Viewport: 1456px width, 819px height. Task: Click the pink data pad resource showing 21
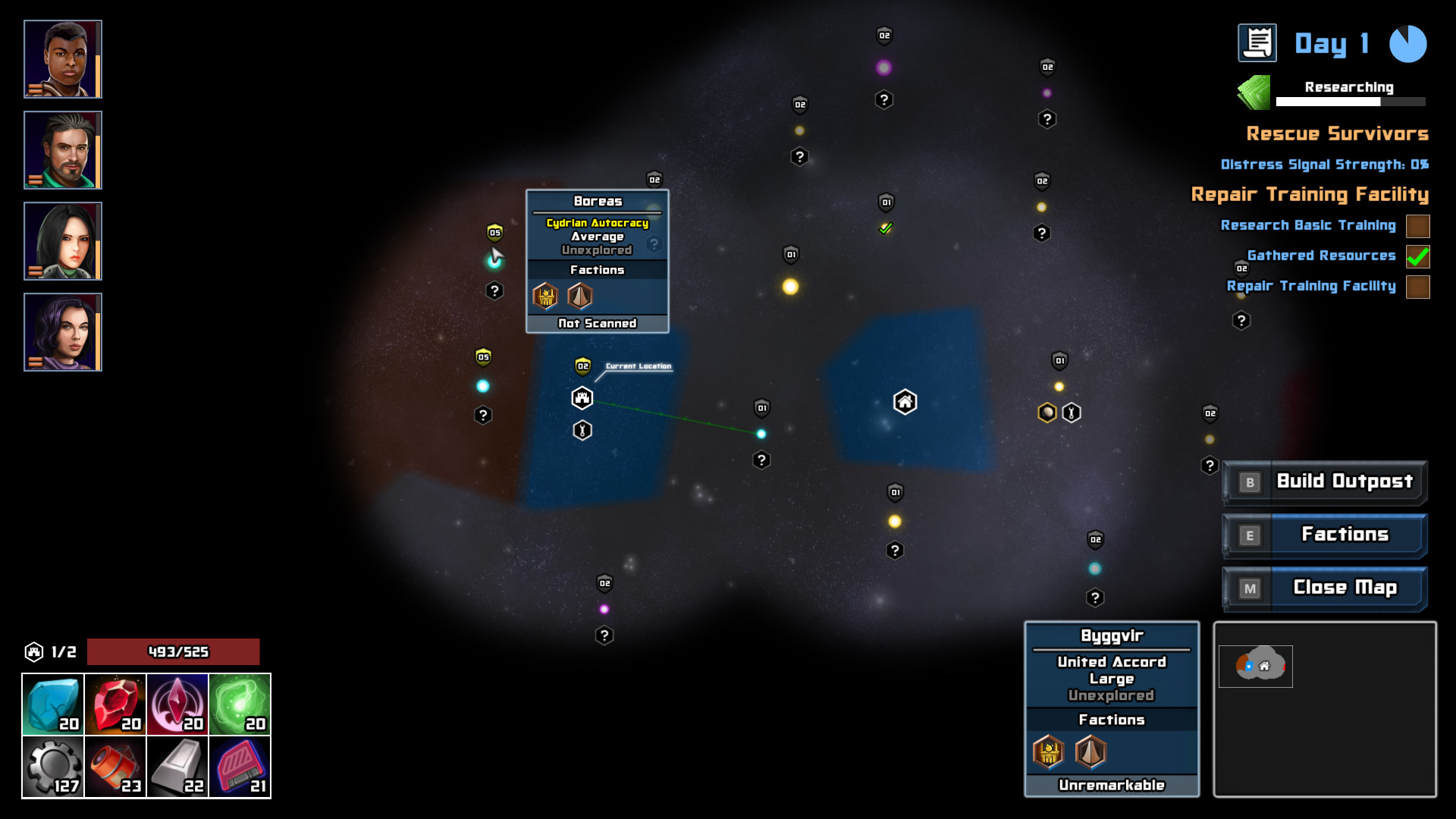click(x=240, y=766)
